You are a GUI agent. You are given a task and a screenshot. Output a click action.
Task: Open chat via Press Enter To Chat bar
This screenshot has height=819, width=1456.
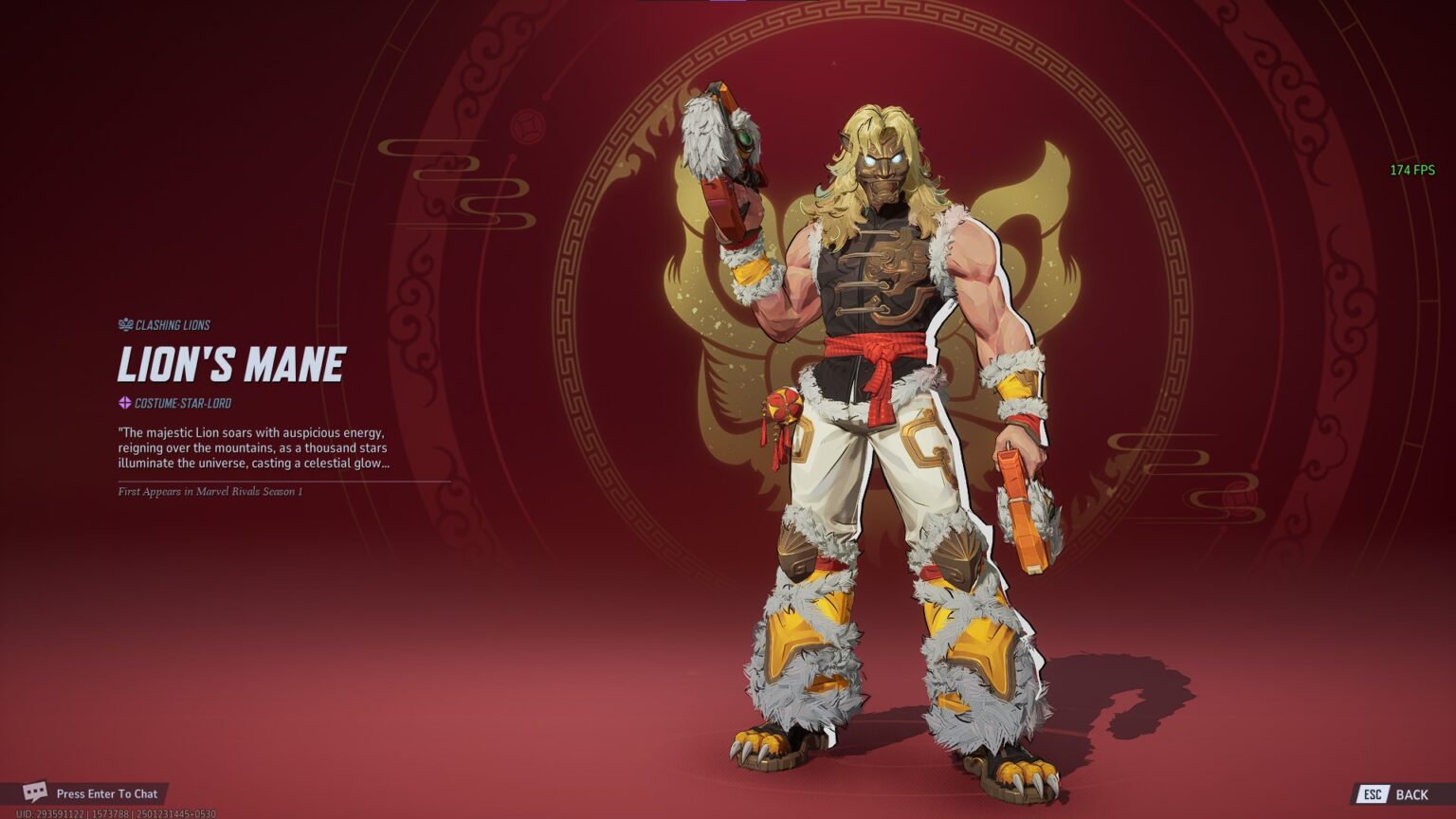click(x=109, y=793)
